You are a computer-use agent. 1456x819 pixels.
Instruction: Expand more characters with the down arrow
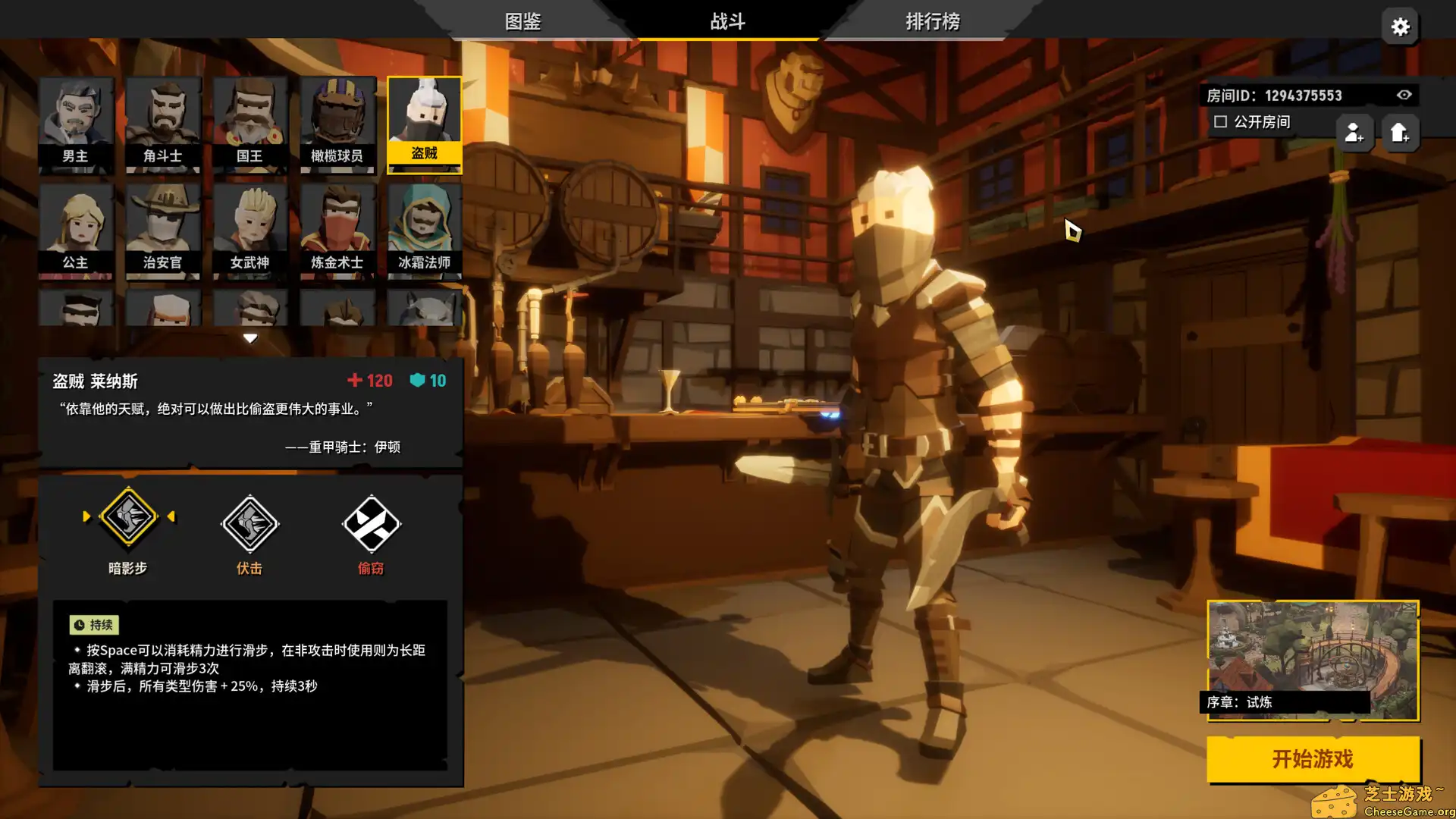(x=250, y=338)
